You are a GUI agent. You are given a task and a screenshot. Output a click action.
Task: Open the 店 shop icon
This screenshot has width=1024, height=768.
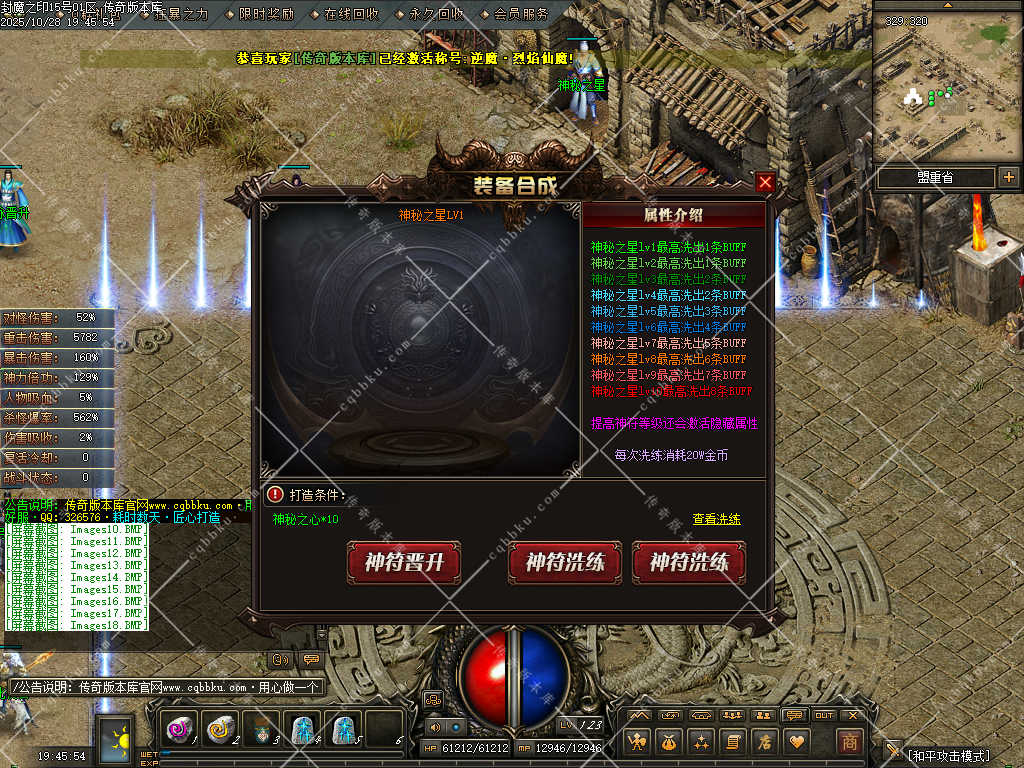(x=764, y=742)
